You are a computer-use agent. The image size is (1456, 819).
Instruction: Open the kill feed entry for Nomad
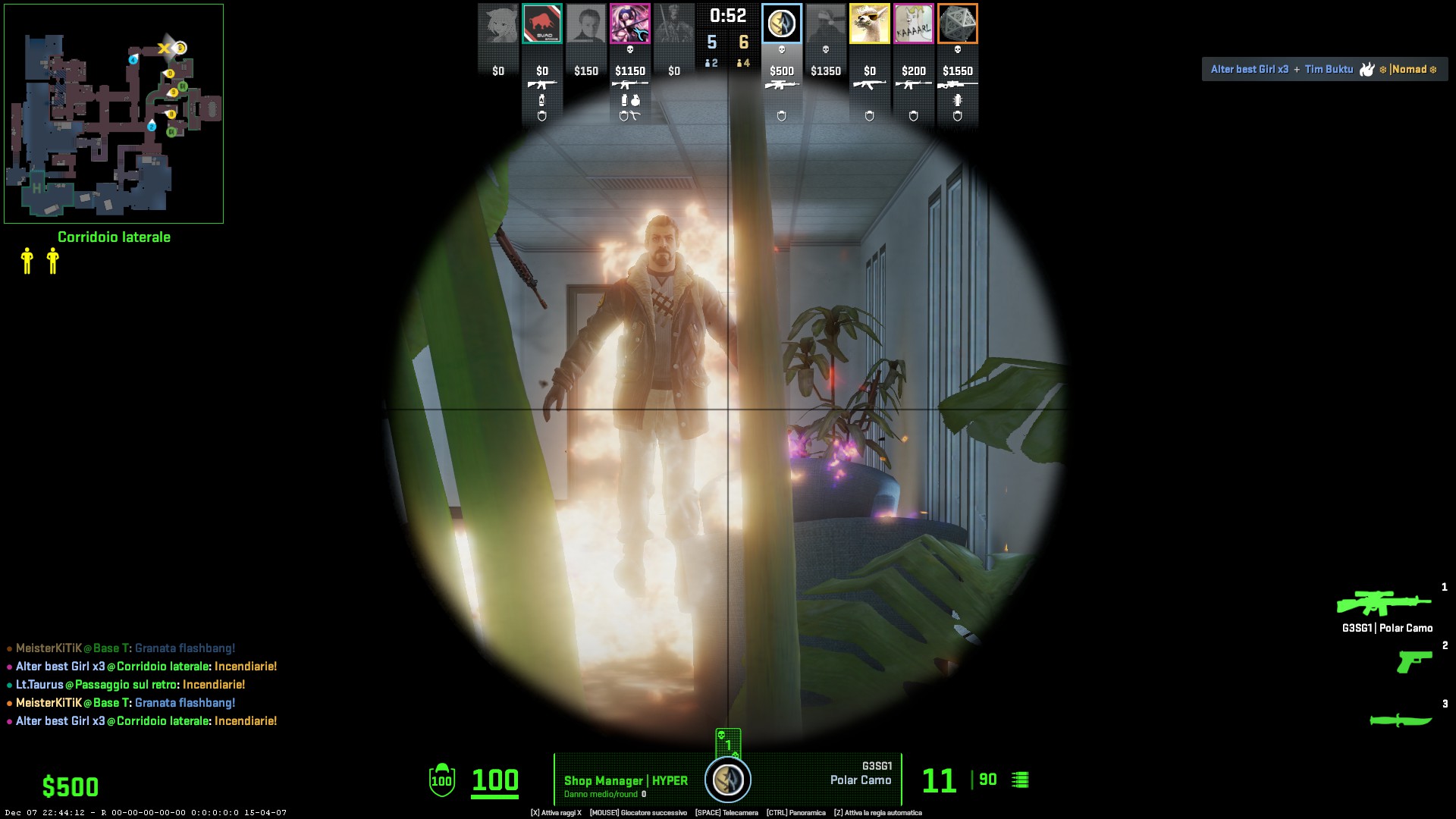click(1324, 69)
